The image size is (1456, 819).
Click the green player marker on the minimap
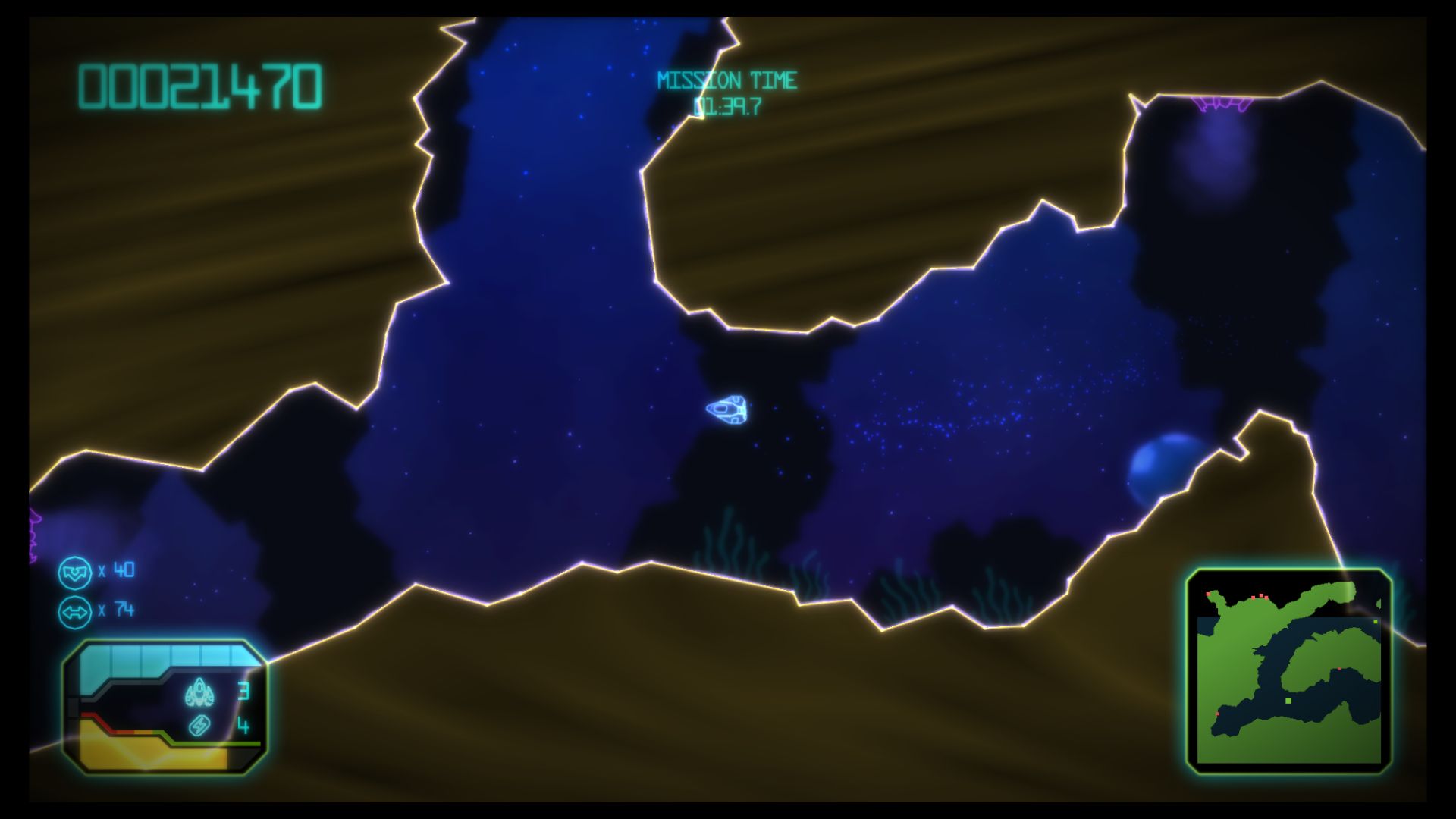point(1288,700)
